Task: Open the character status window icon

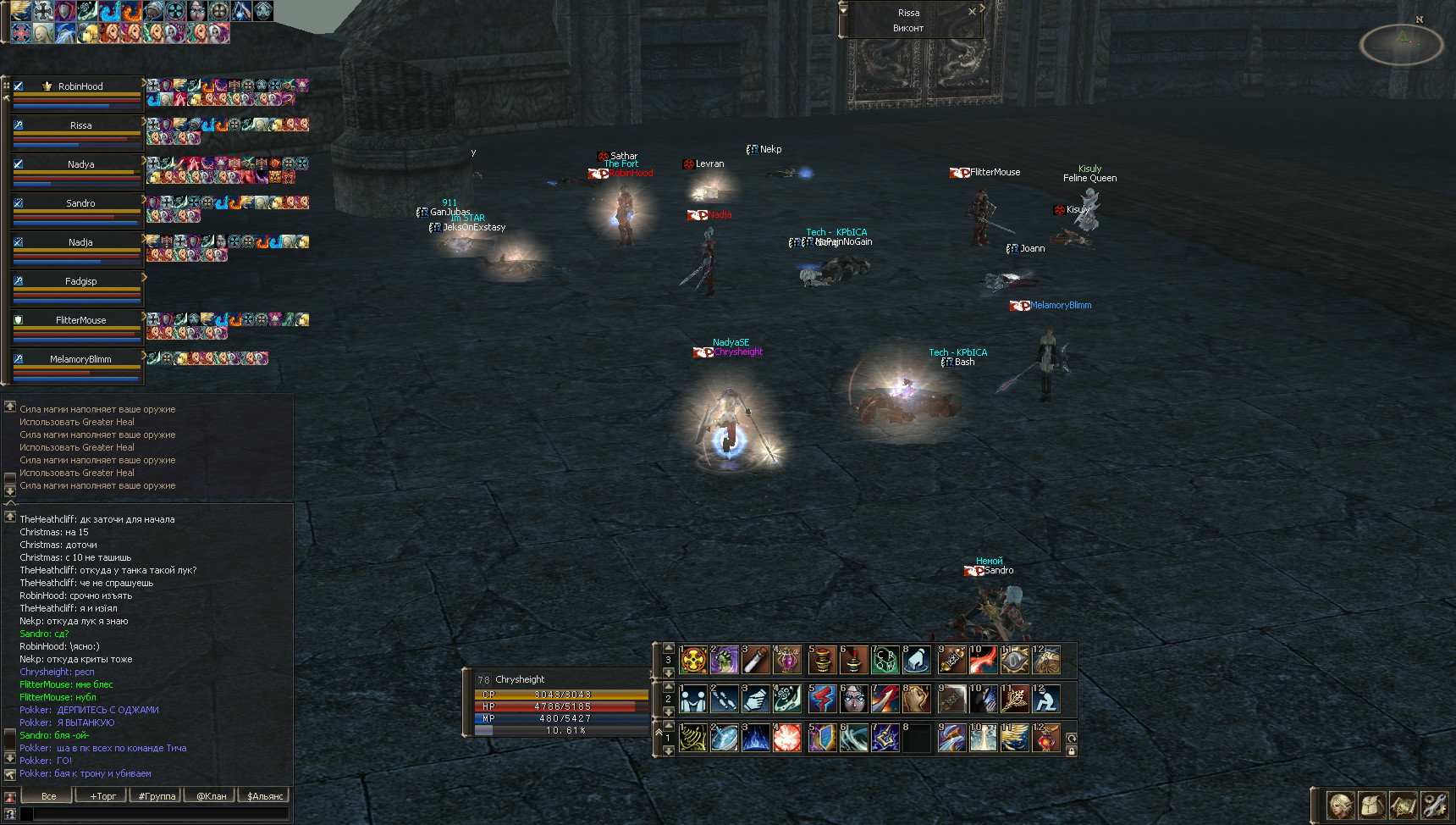Action: [1341, 806]
